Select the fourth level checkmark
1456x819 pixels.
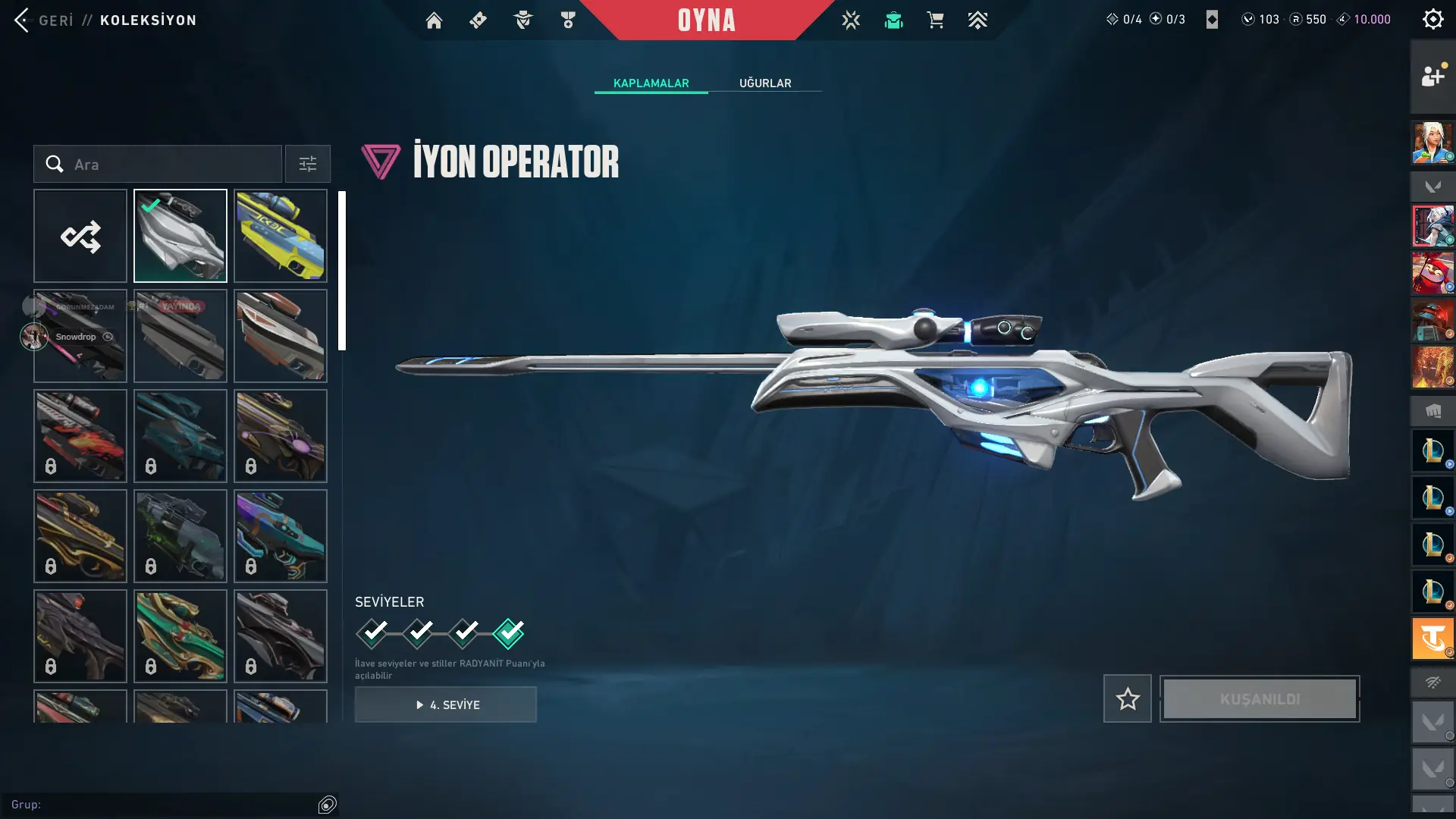(508, 633)
